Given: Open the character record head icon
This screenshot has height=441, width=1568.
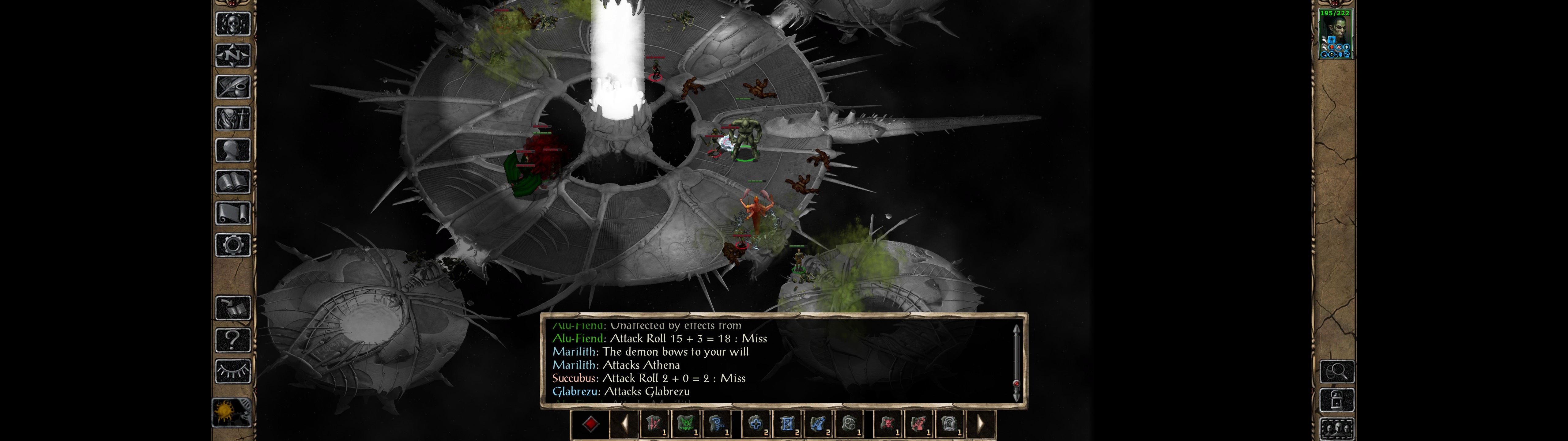Looking at the screenshot, I should (233, 150).
